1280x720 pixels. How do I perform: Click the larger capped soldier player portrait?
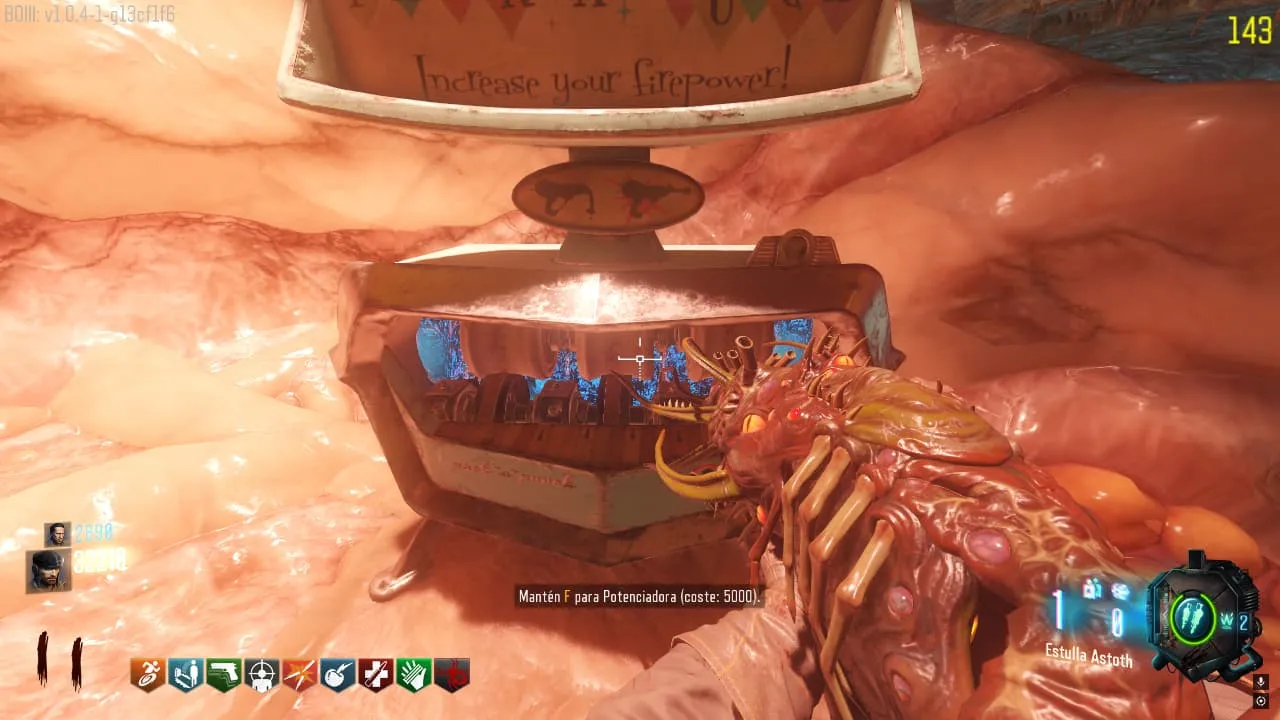pyautogui.click(x=48, y=570)
